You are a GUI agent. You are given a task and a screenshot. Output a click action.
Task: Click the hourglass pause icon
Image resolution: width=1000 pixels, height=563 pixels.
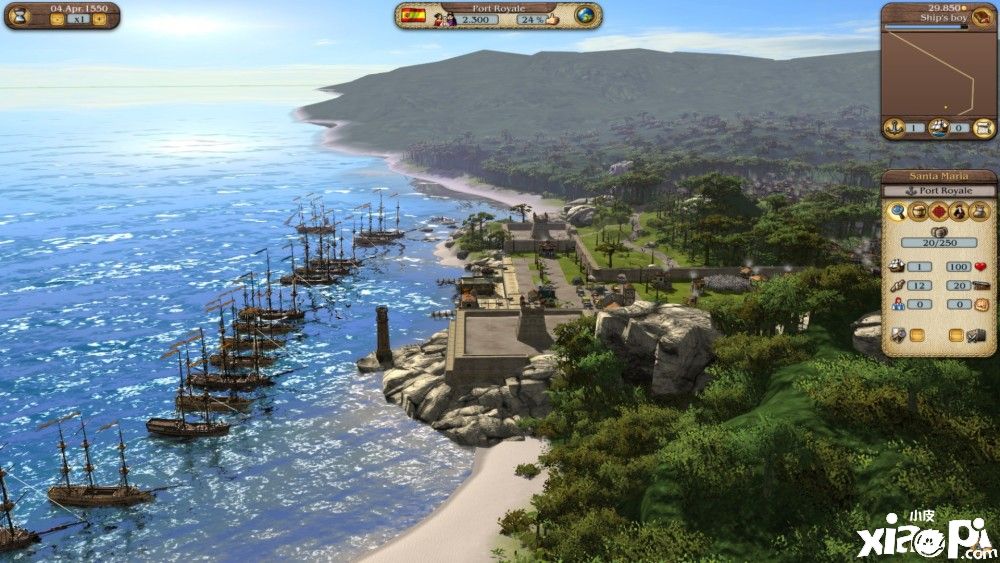[20, 17]
